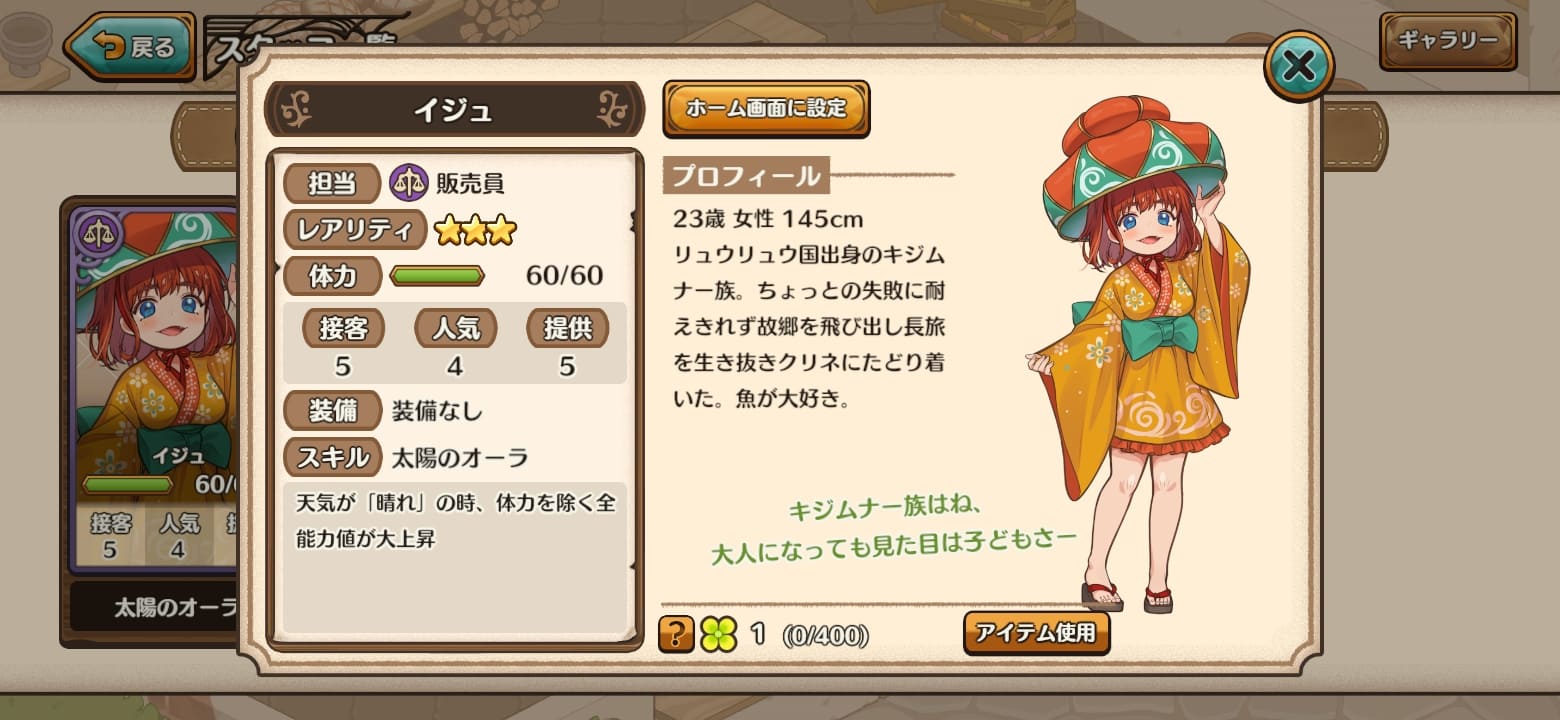The image size is (1560, 720).
Task: Click the third rarity star
Action: [502, 229]
